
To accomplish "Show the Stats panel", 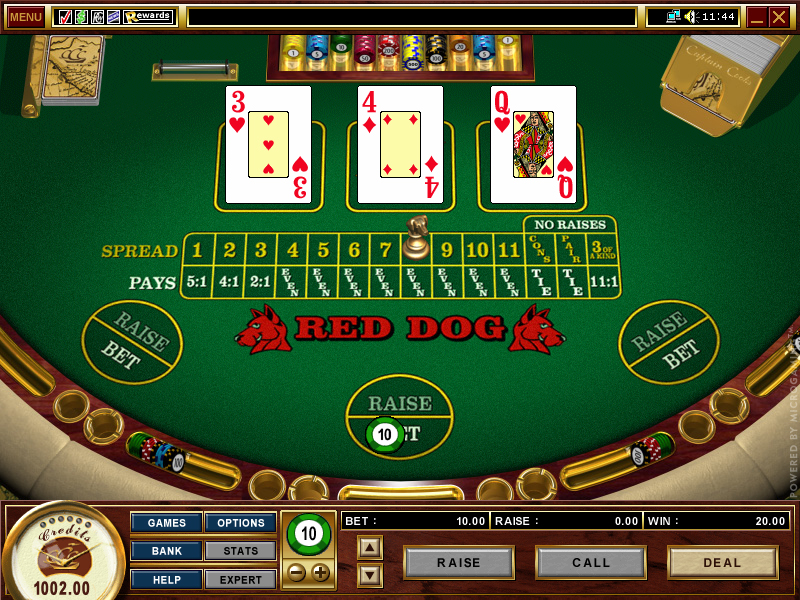I will (x=241, y=551).
